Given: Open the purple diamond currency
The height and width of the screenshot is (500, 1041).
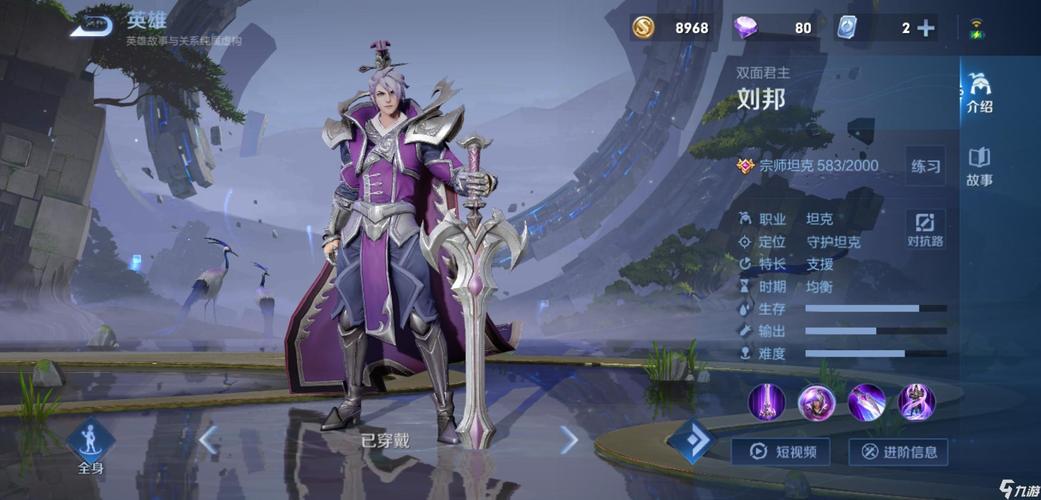Looking at the screenshot, I should coord(746,28).
